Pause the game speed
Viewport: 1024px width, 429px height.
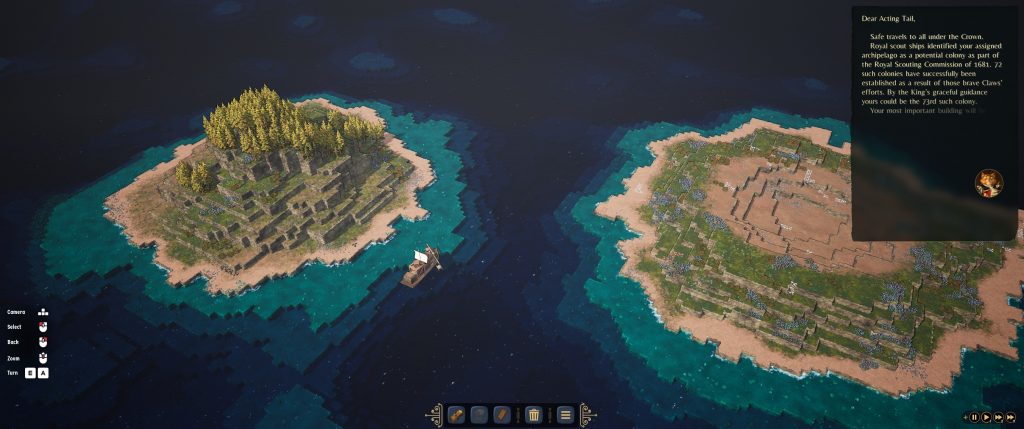[x=974, y=416]
